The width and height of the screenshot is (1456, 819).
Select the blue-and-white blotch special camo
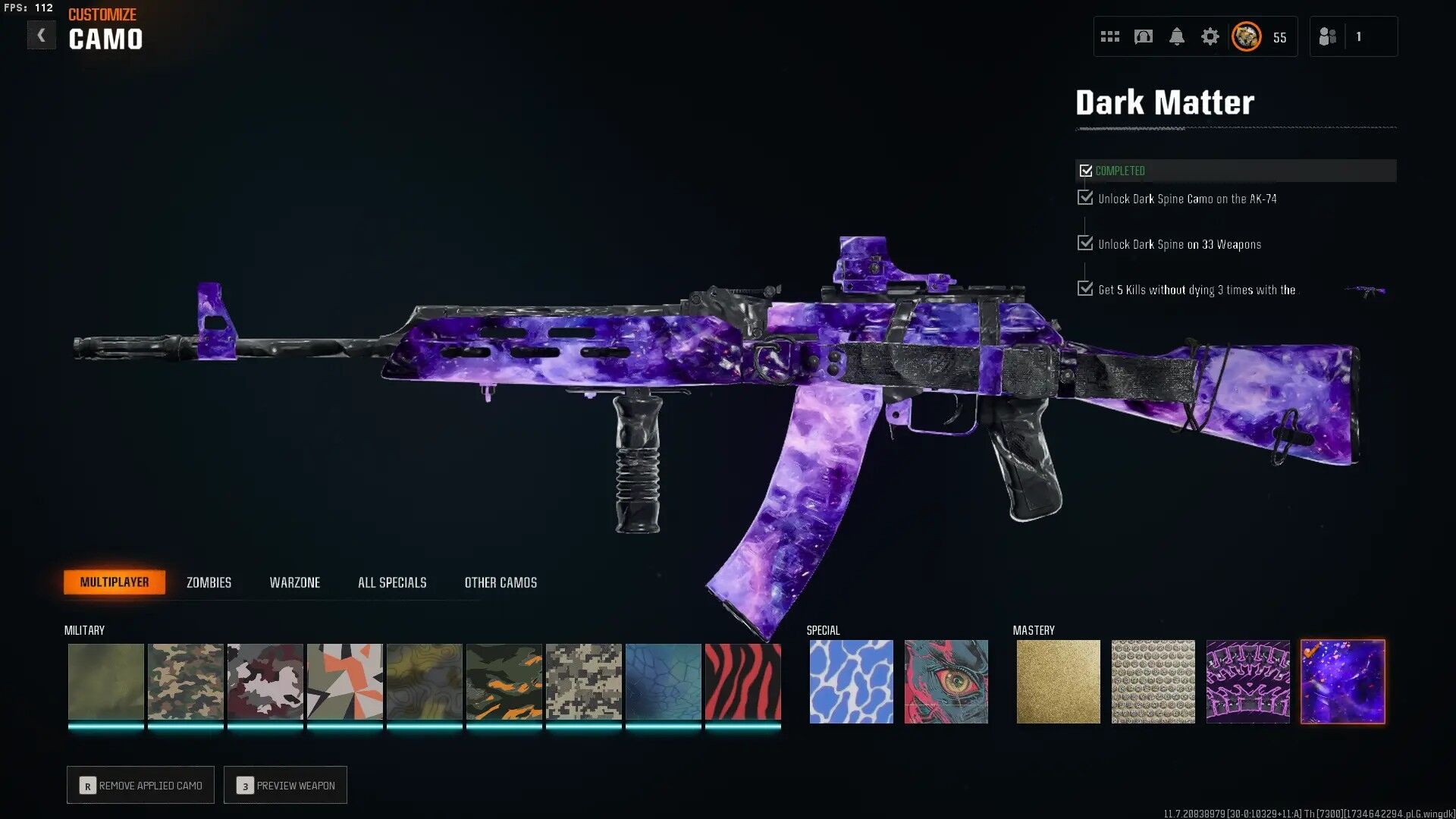(x=851, y=682)
